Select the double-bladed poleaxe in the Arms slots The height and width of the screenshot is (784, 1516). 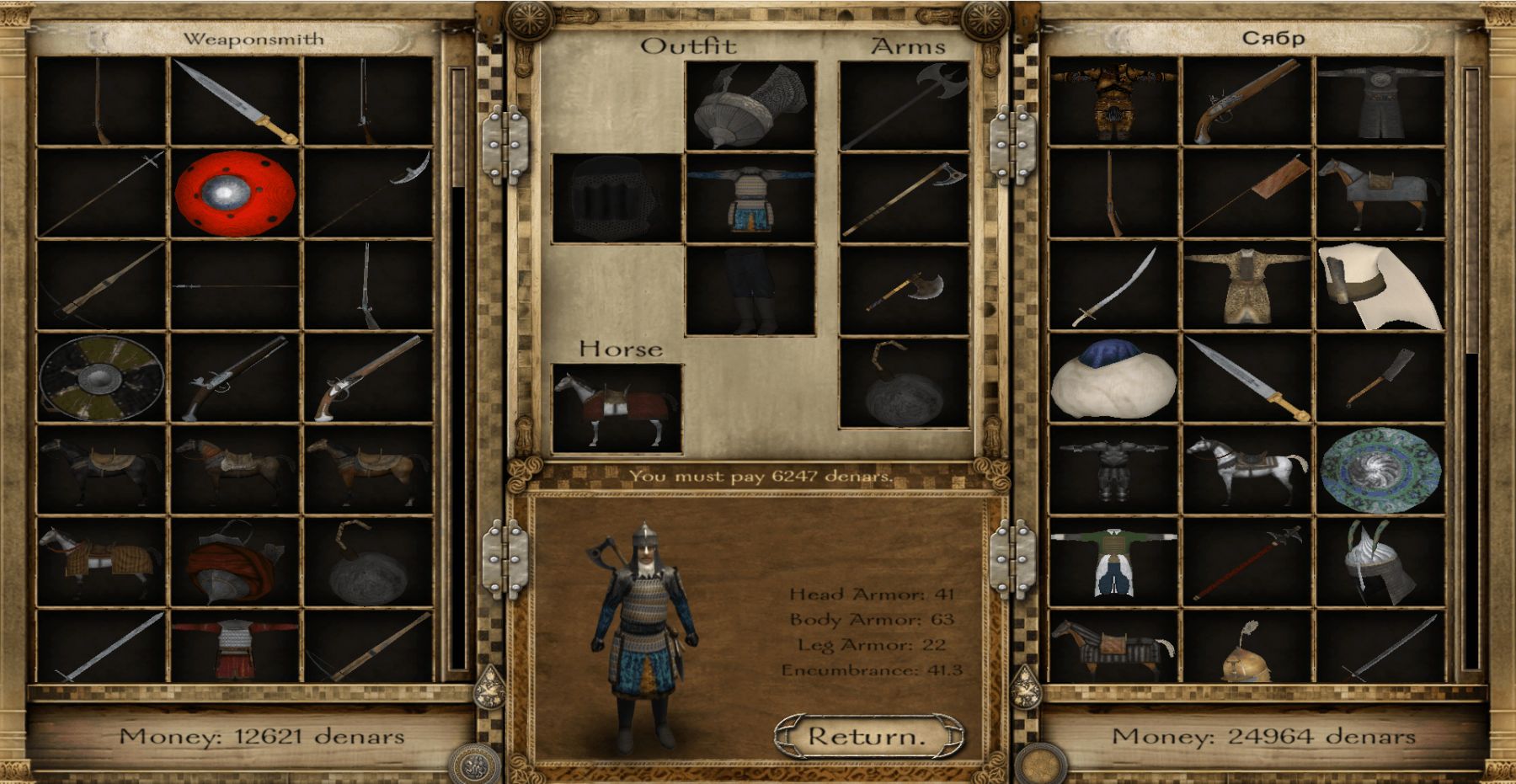pos(904,107)
